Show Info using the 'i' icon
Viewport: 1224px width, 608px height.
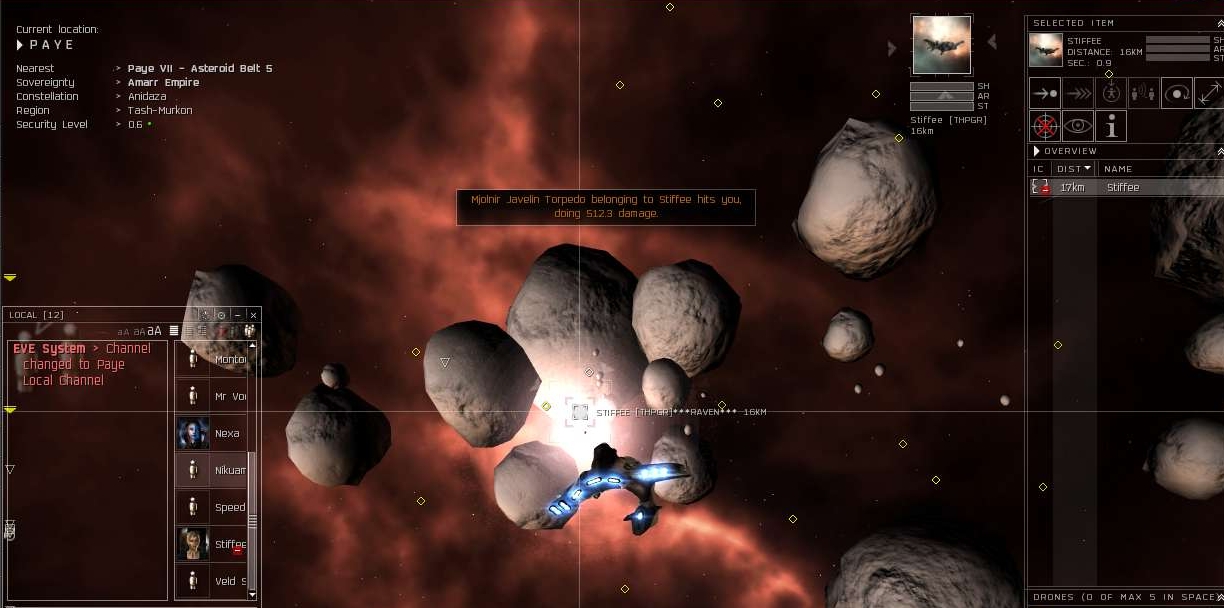tap(1111, 126)
